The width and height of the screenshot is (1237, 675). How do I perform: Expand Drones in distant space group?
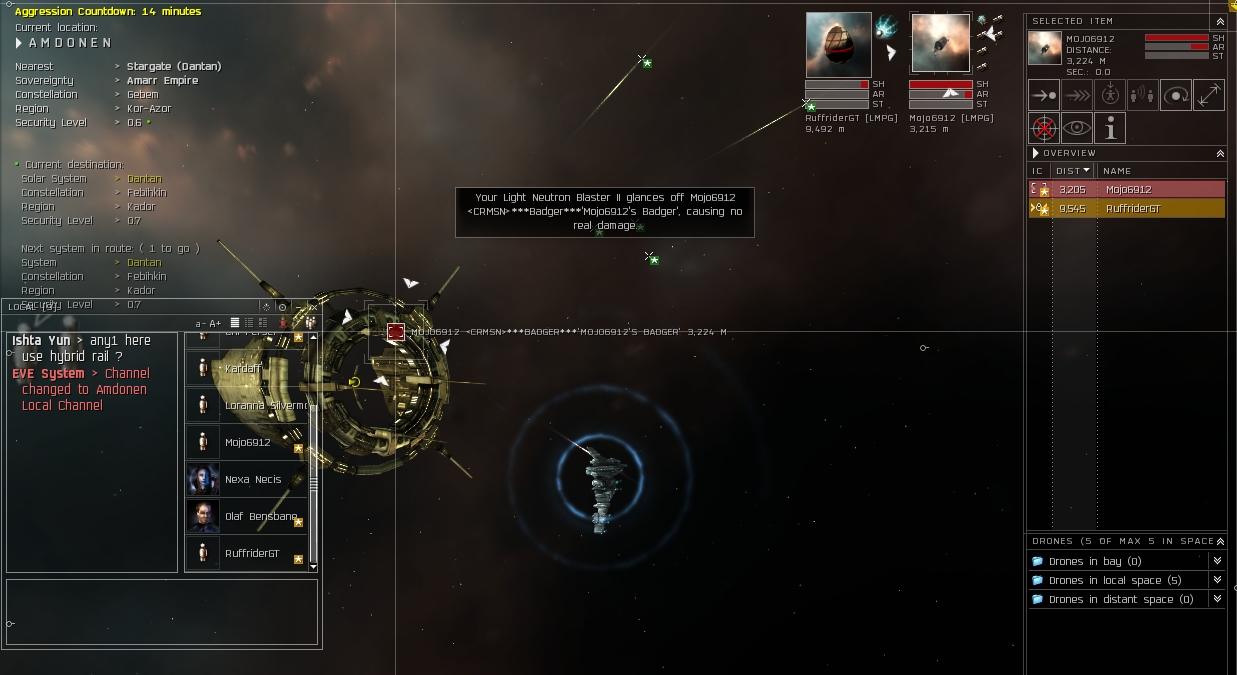pyautogui.click(x=1217, y=599)
